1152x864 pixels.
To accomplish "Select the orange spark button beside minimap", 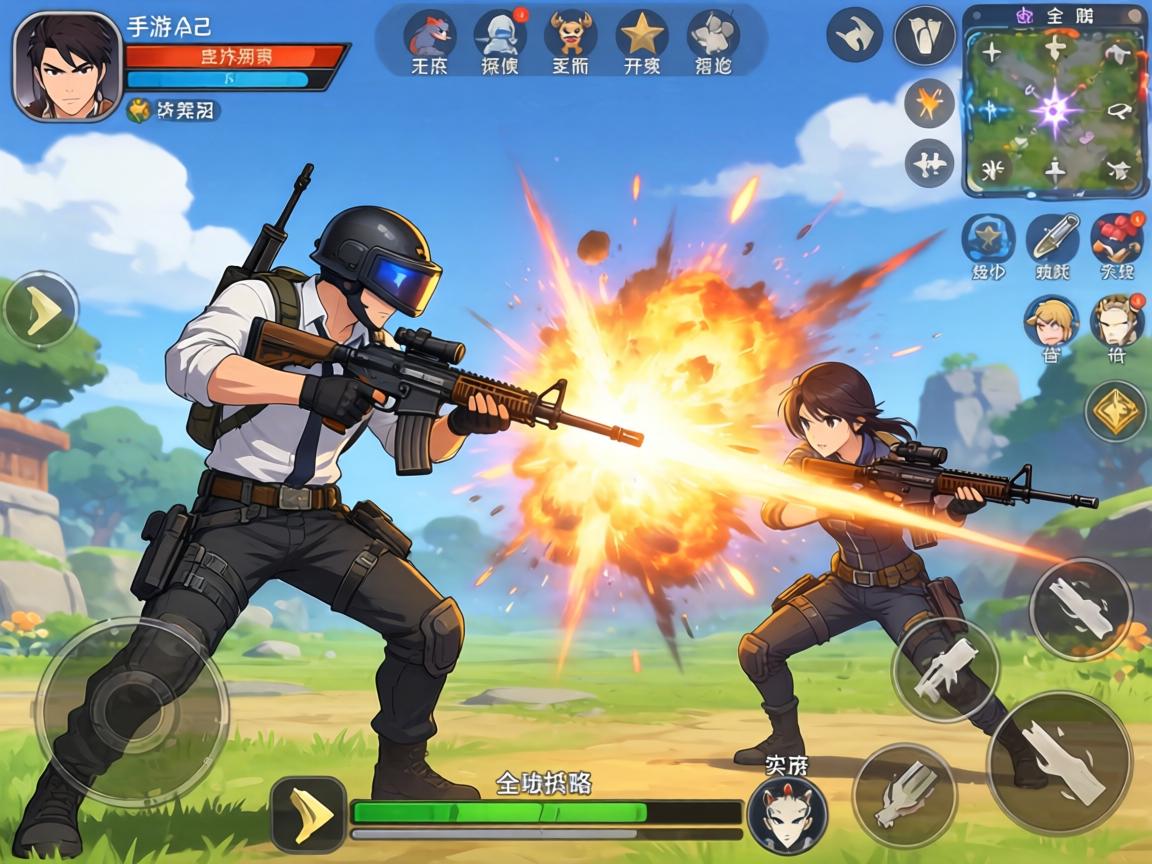I will click(929, 103).
